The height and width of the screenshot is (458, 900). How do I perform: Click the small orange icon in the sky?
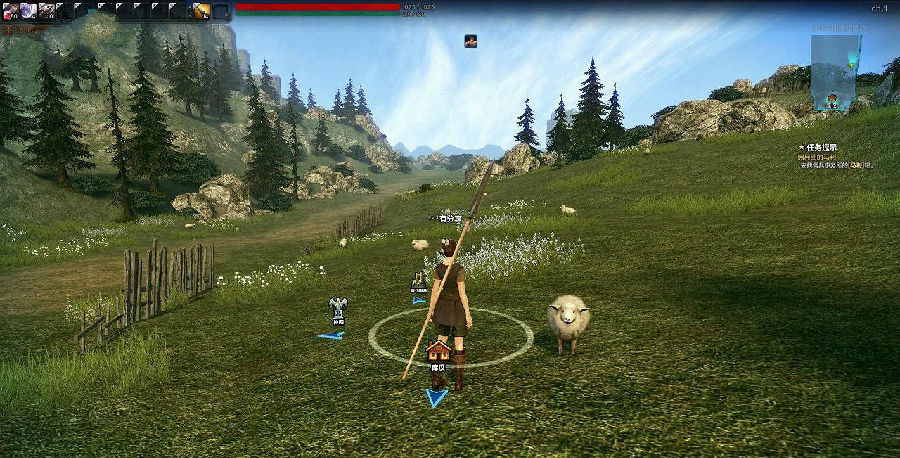coord(470,41)
